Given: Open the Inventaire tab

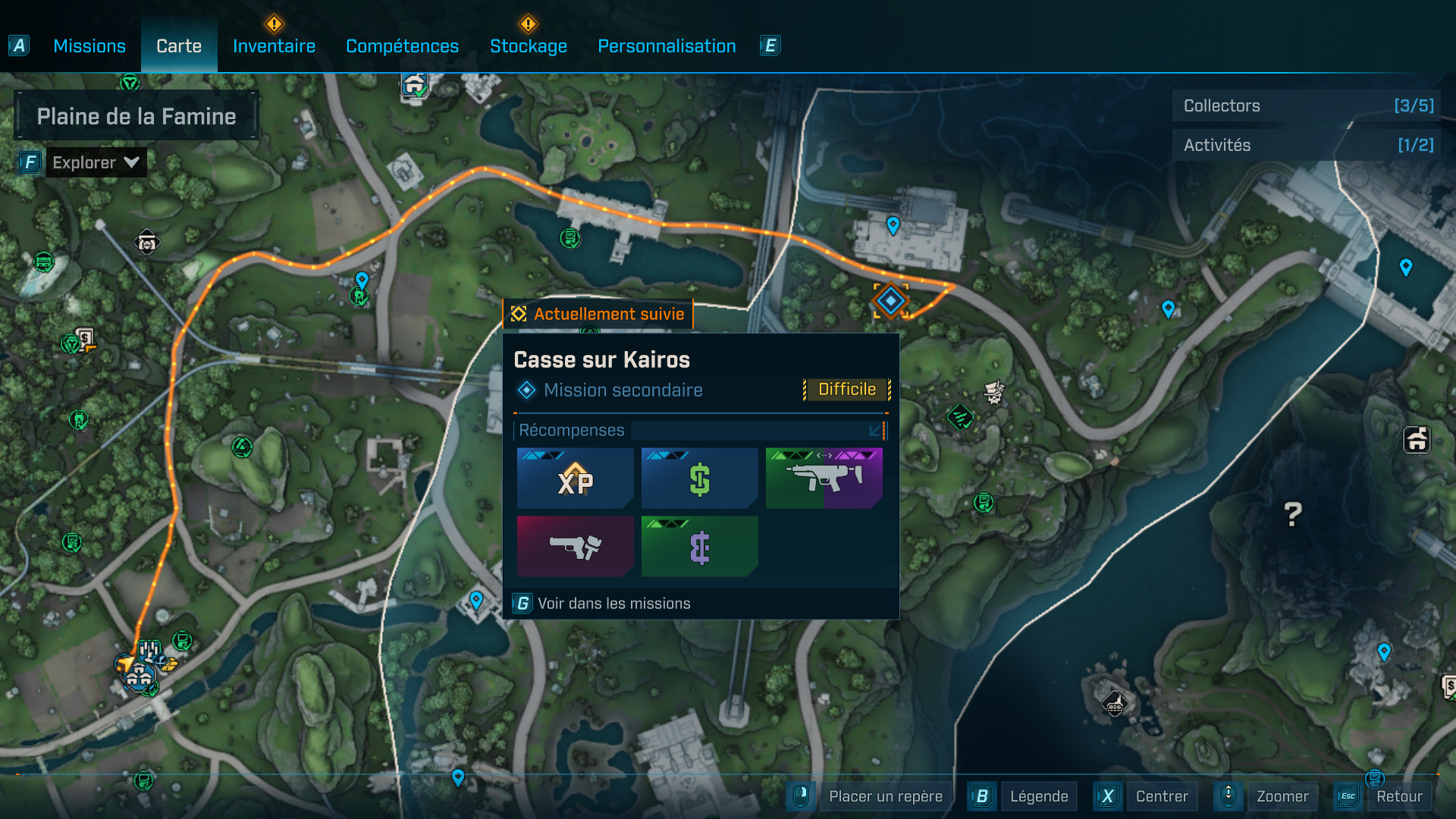Looking at the screenshot, I should (274, 46).
